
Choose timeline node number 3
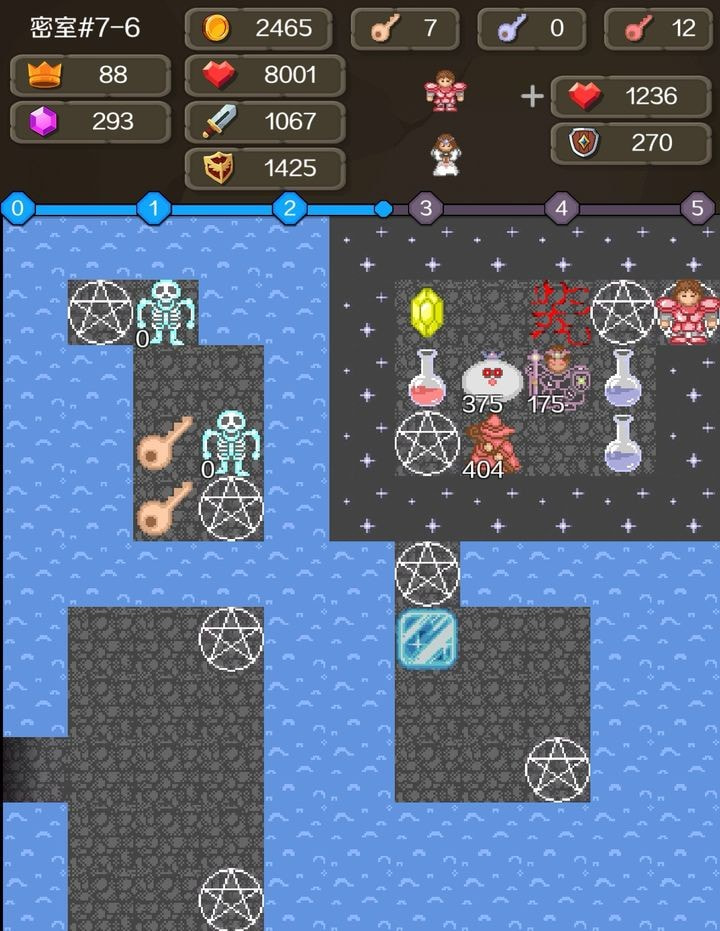(x=426, y=209)
